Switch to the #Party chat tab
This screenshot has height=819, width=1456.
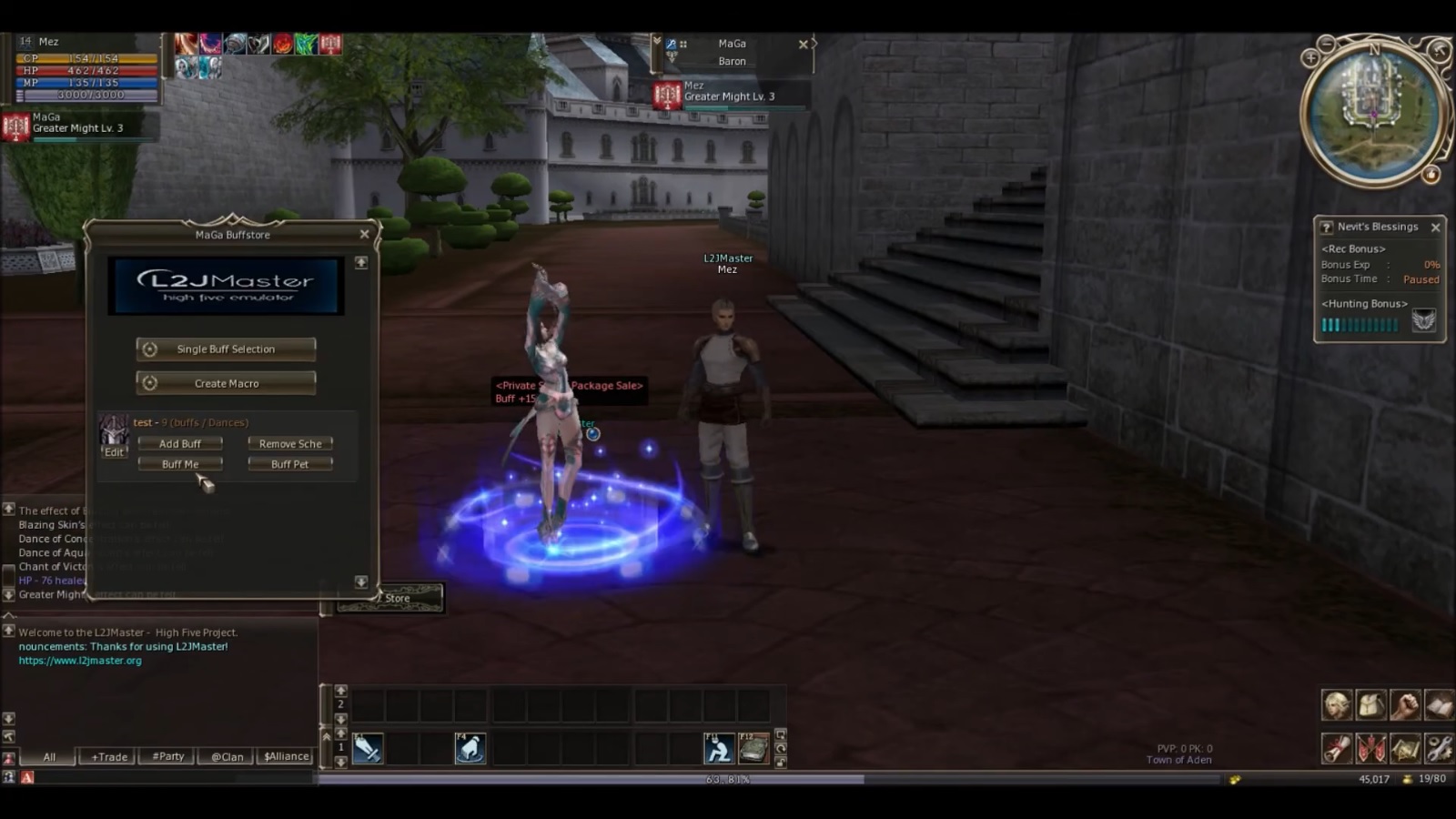[x=168, y=757]
